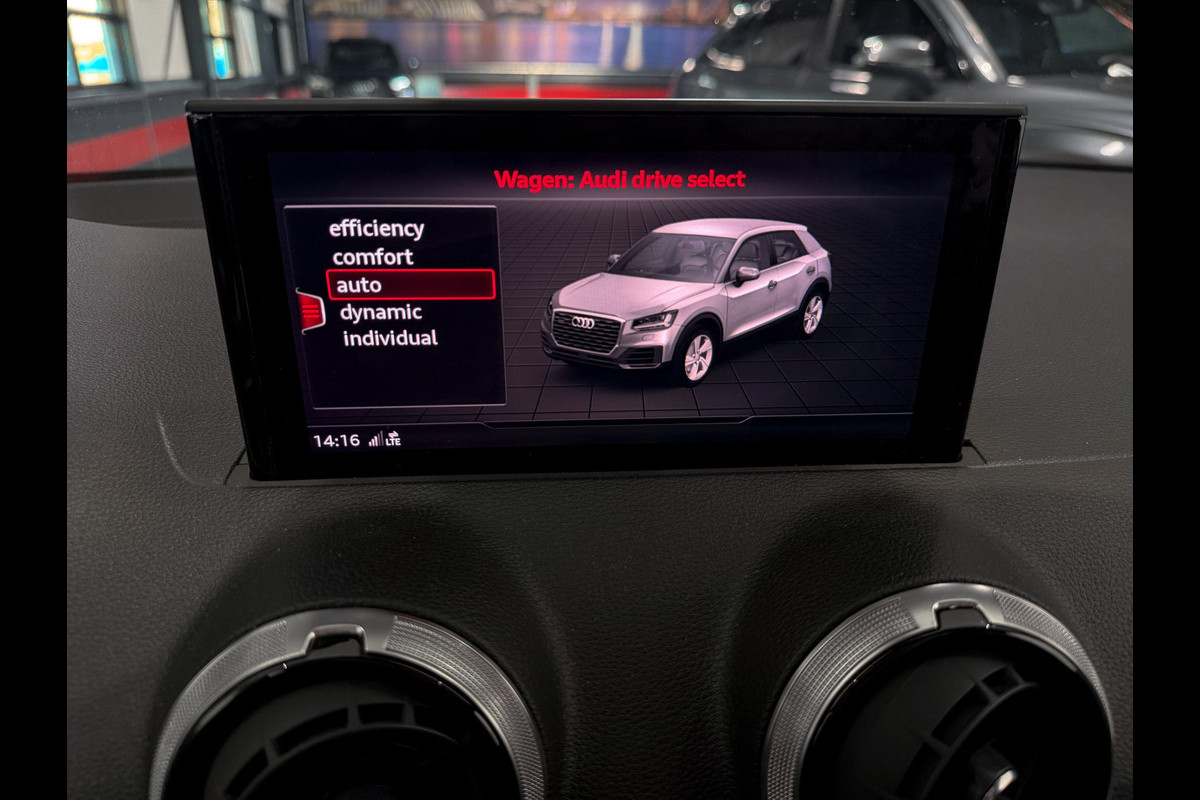Select the highlighted auto mode entry
This screenshot has height=800, width=1200.
click(x=410, y=285)
